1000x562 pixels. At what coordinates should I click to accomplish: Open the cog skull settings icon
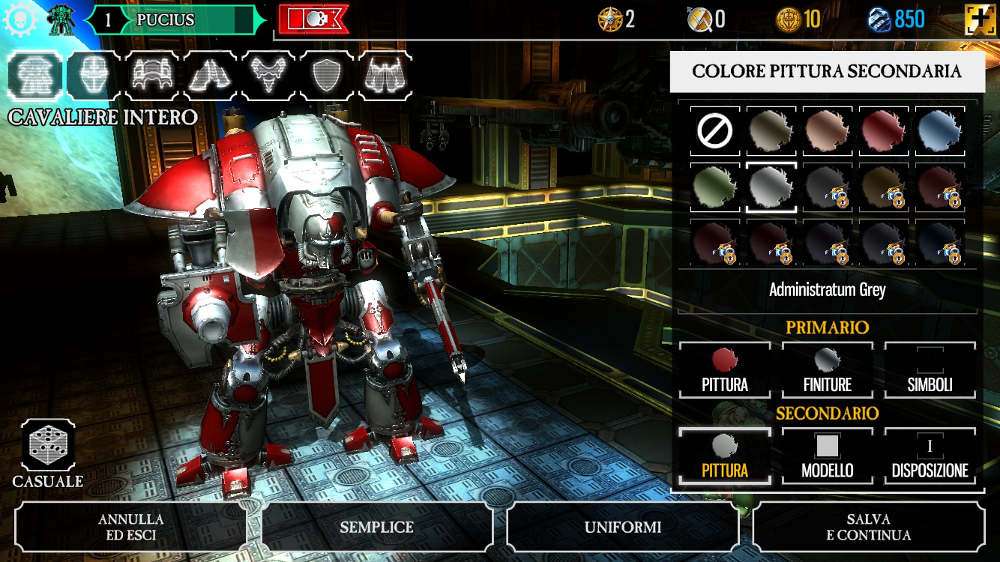19,19
